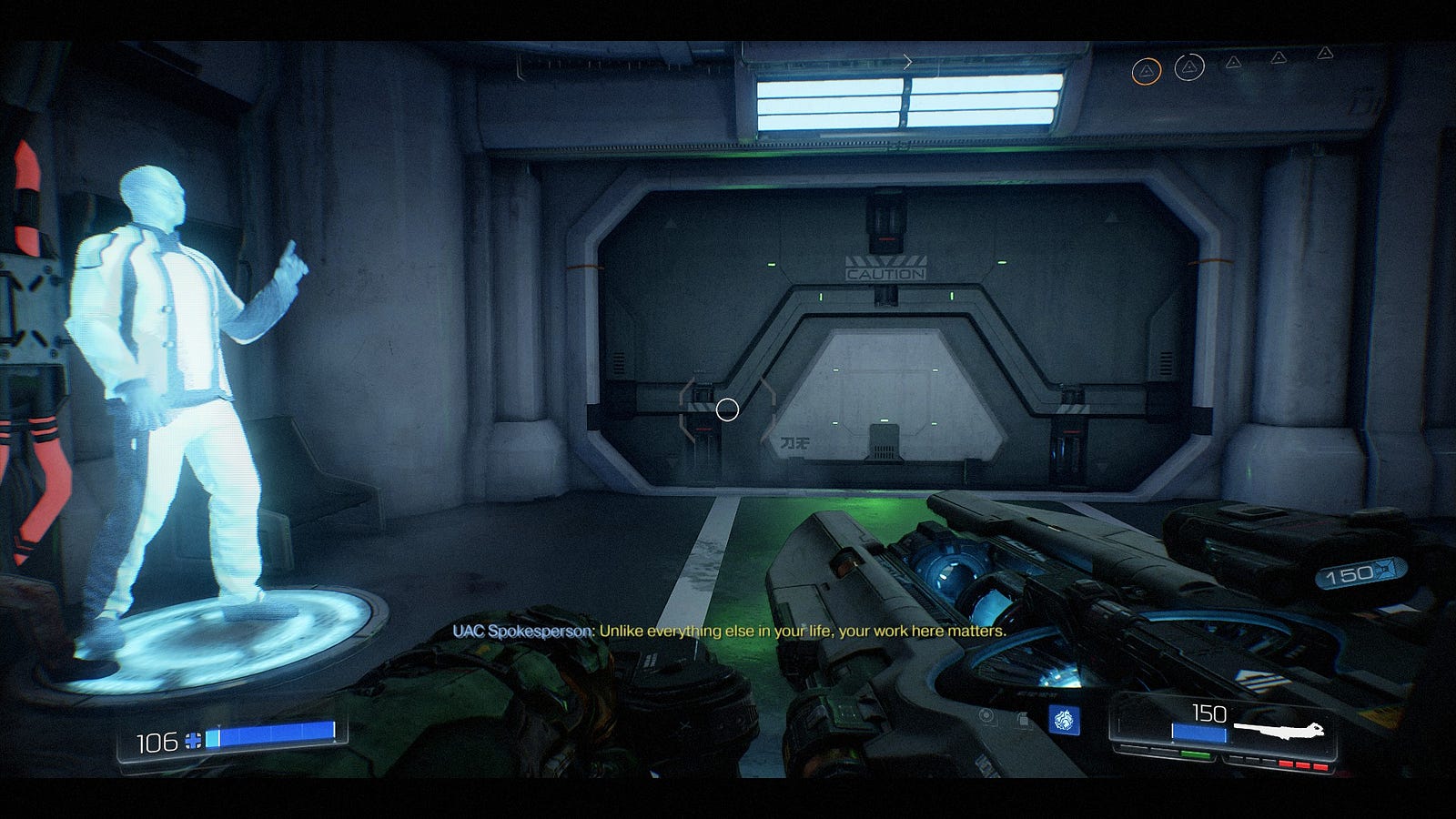1456x819 pixels.
Task: Click the dim round grenade equipment icon
Action: pos(987,716)
